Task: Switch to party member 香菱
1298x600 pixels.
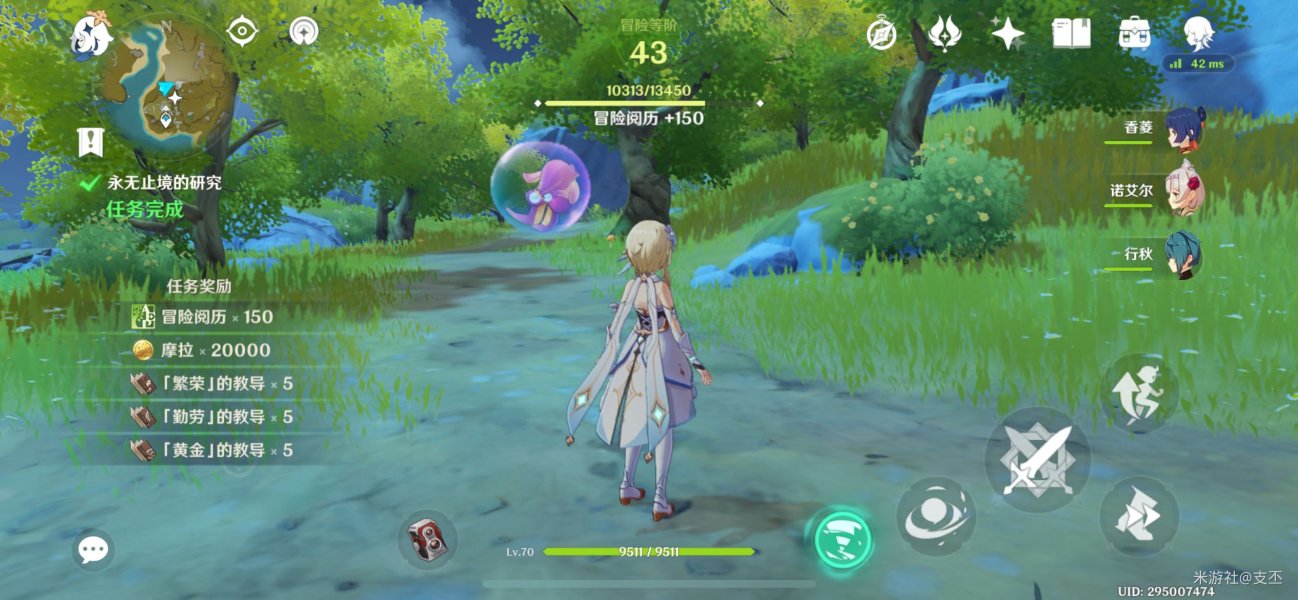Action: (1184, 129)
